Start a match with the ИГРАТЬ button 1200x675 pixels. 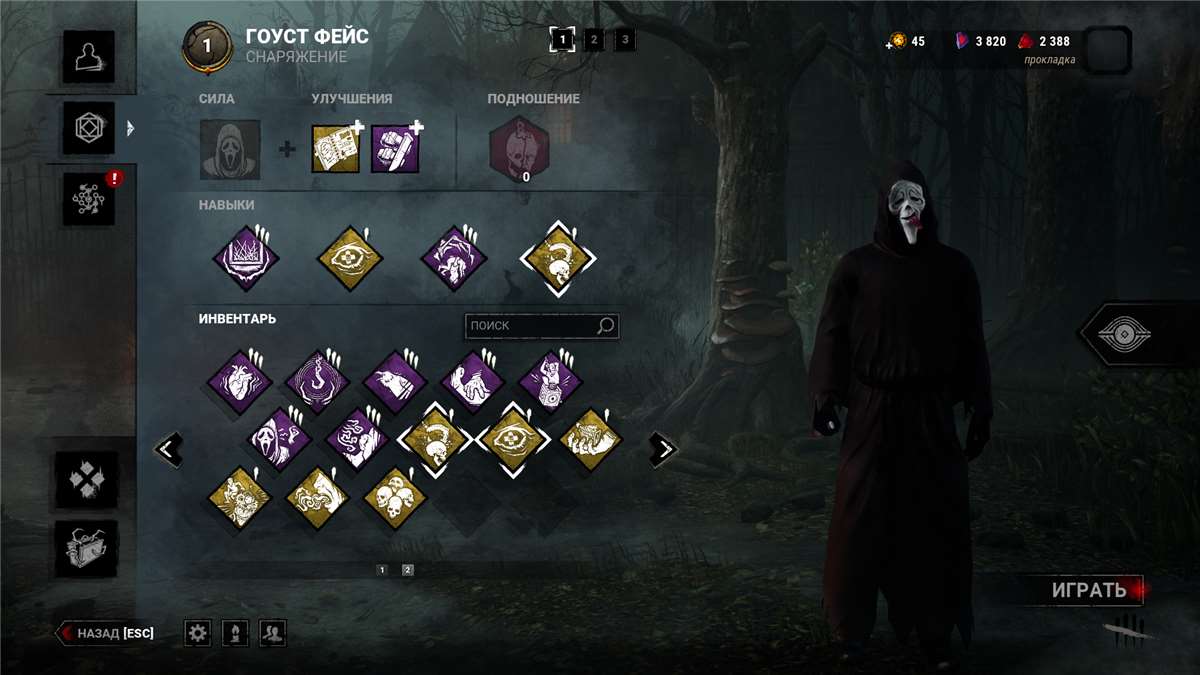[x=1088, y=590]
